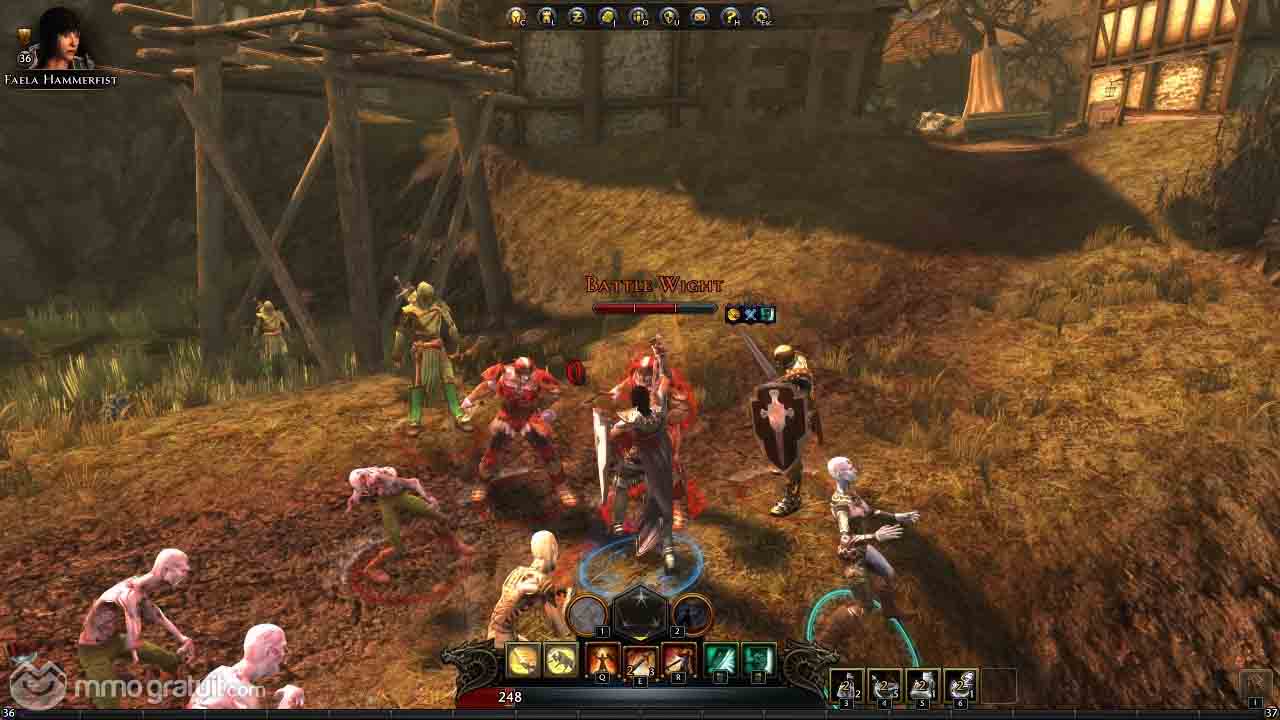Use the item in belt slot 4
Screen dimensions: 1280x720
(885, 685)
